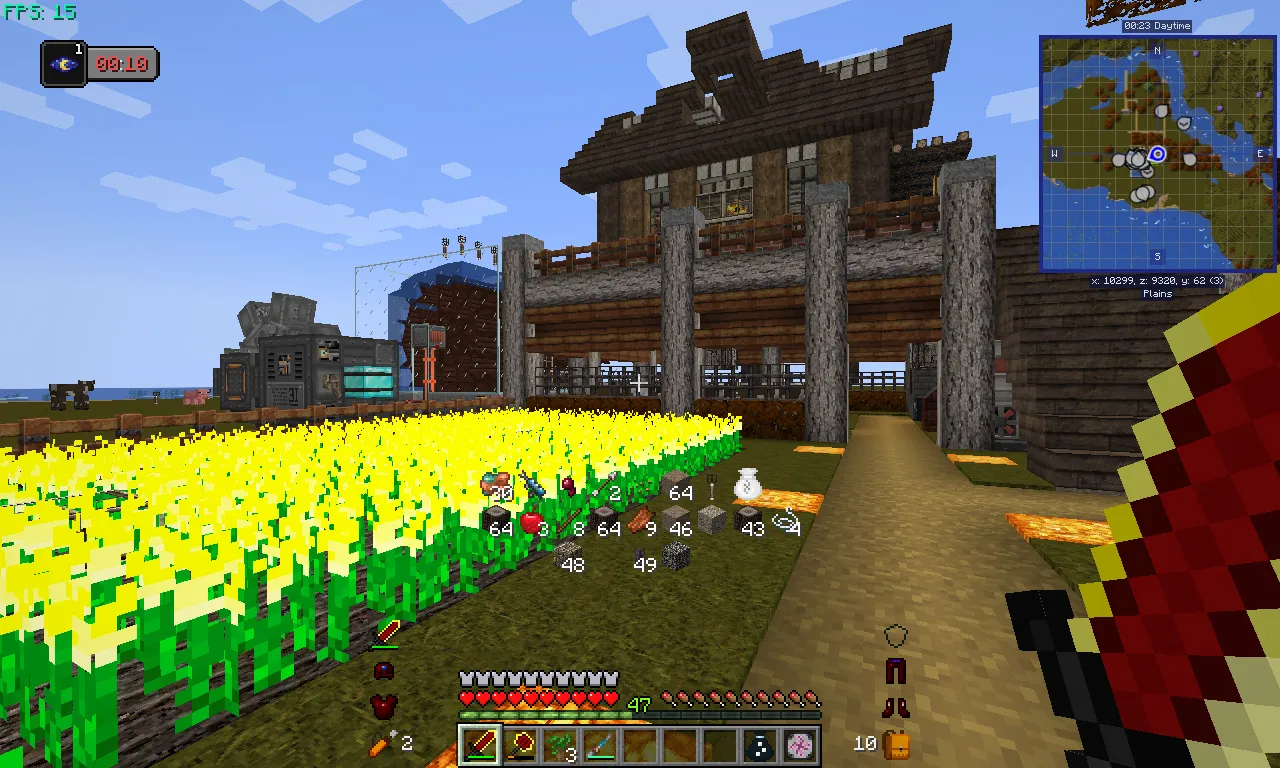Select the red sword in hotbar slot one
Image resolution: width=1280 pixels, height=768 pixels.
click(480, 745)
